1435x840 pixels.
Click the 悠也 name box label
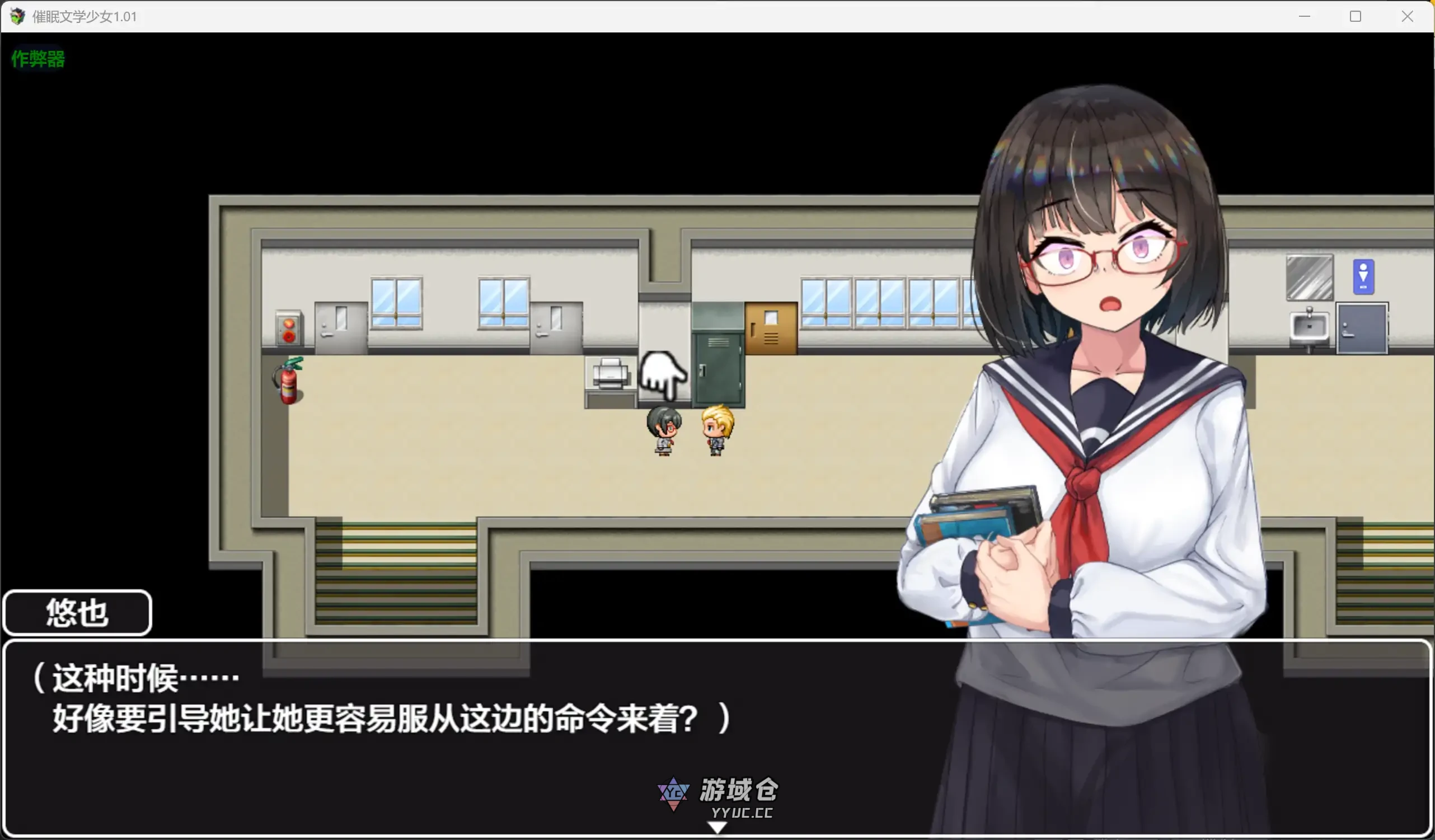point(77,613)
